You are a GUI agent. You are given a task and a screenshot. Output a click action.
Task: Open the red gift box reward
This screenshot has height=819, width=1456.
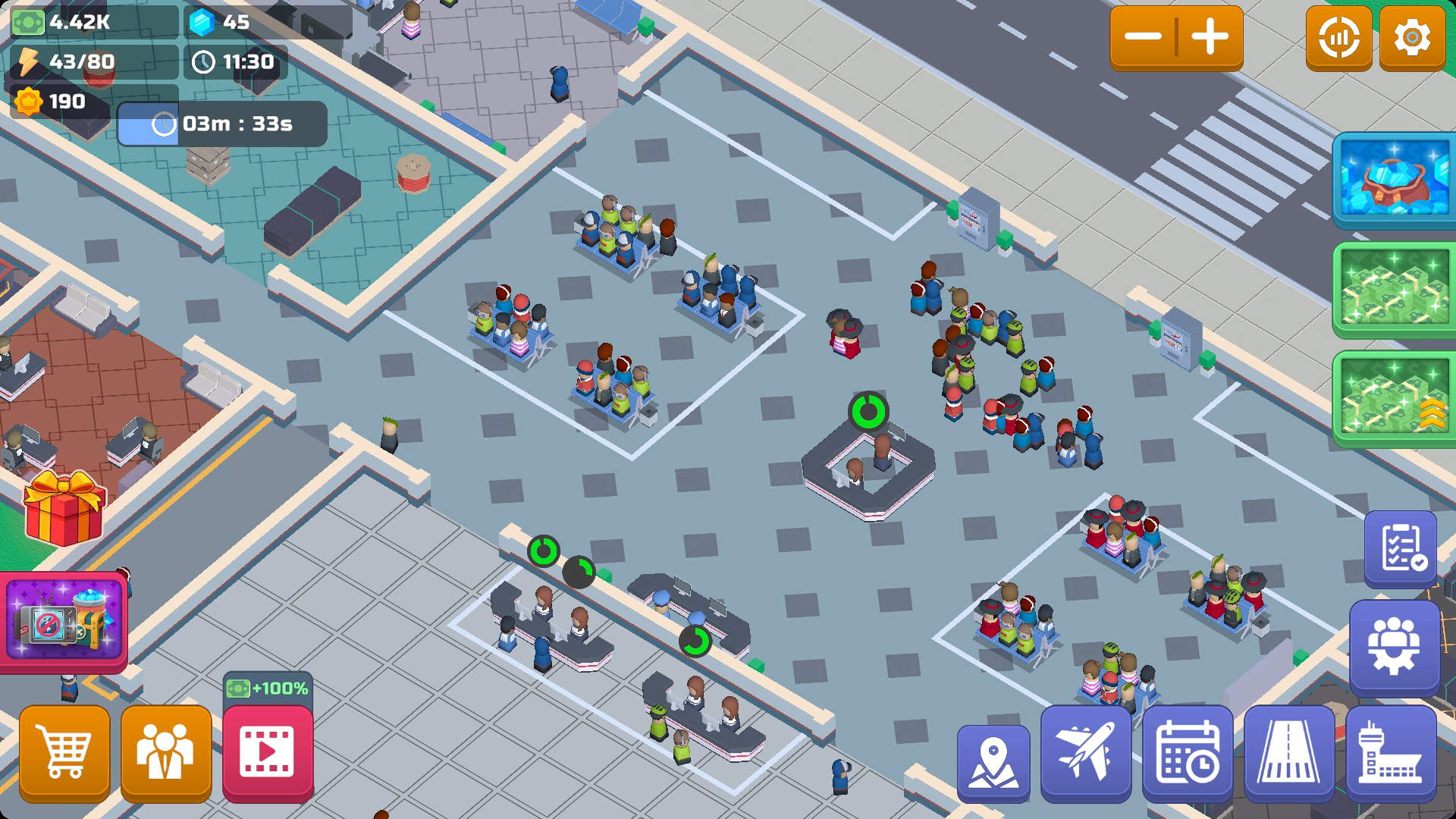pyautogui.click(x=64, y=507)
